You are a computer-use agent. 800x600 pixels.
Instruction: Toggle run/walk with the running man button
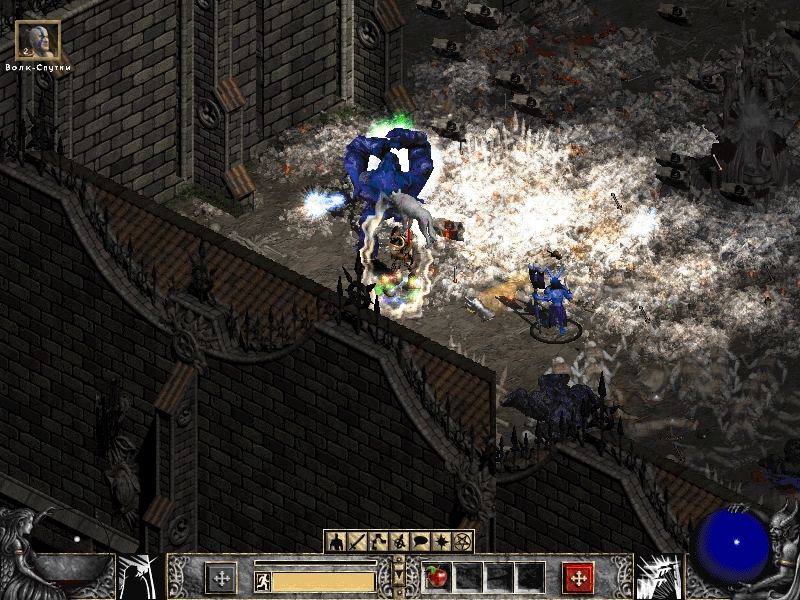tap(262, 580)
